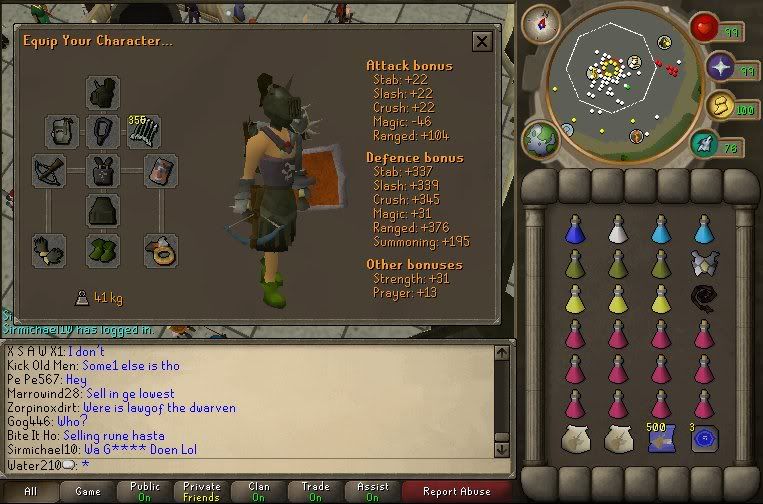Viewport: 763px width, 504px height.
Task: Click the equipped green boots slot
Action: click(101, 248)
